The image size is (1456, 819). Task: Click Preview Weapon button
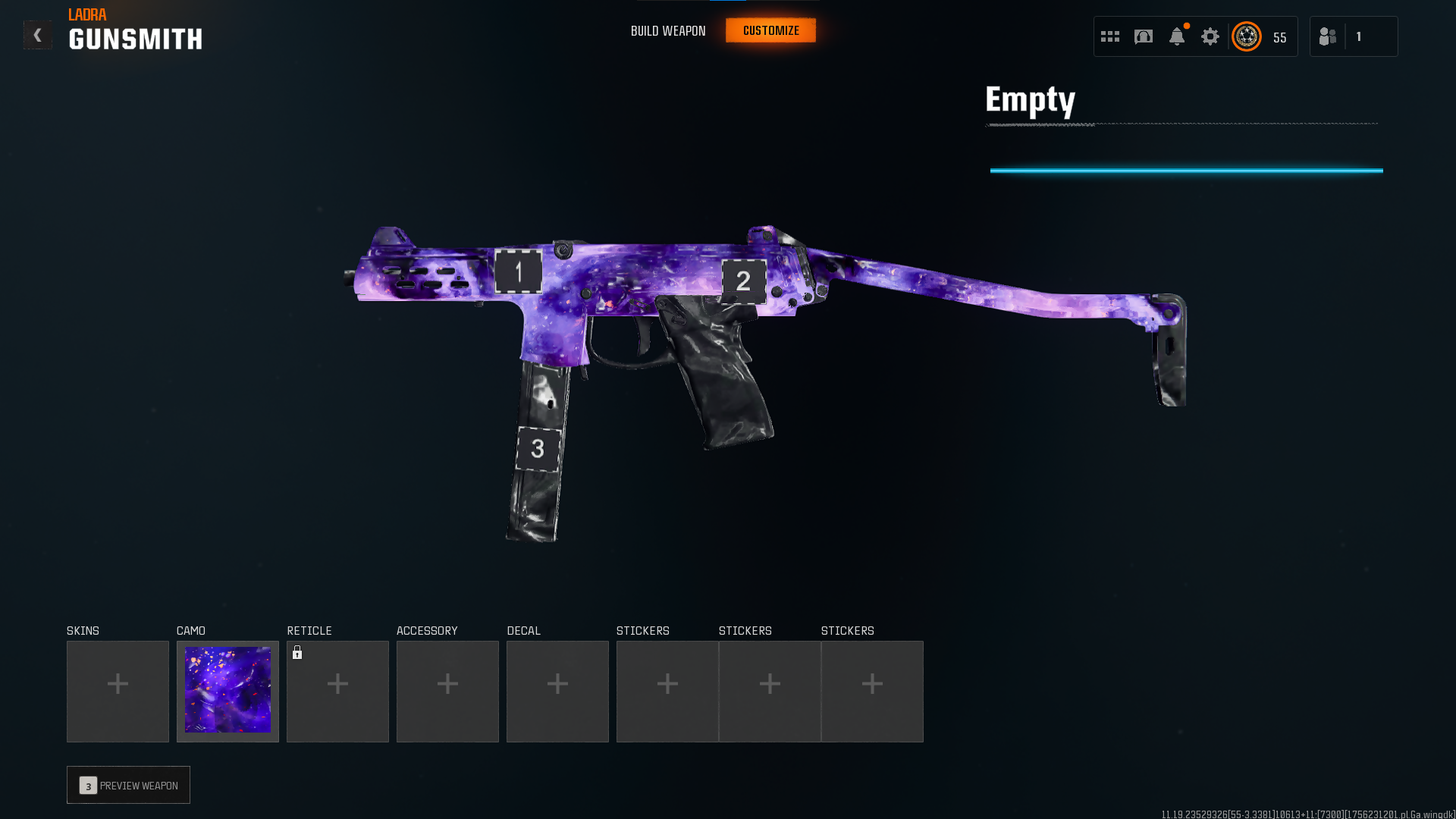click(128, 785)
